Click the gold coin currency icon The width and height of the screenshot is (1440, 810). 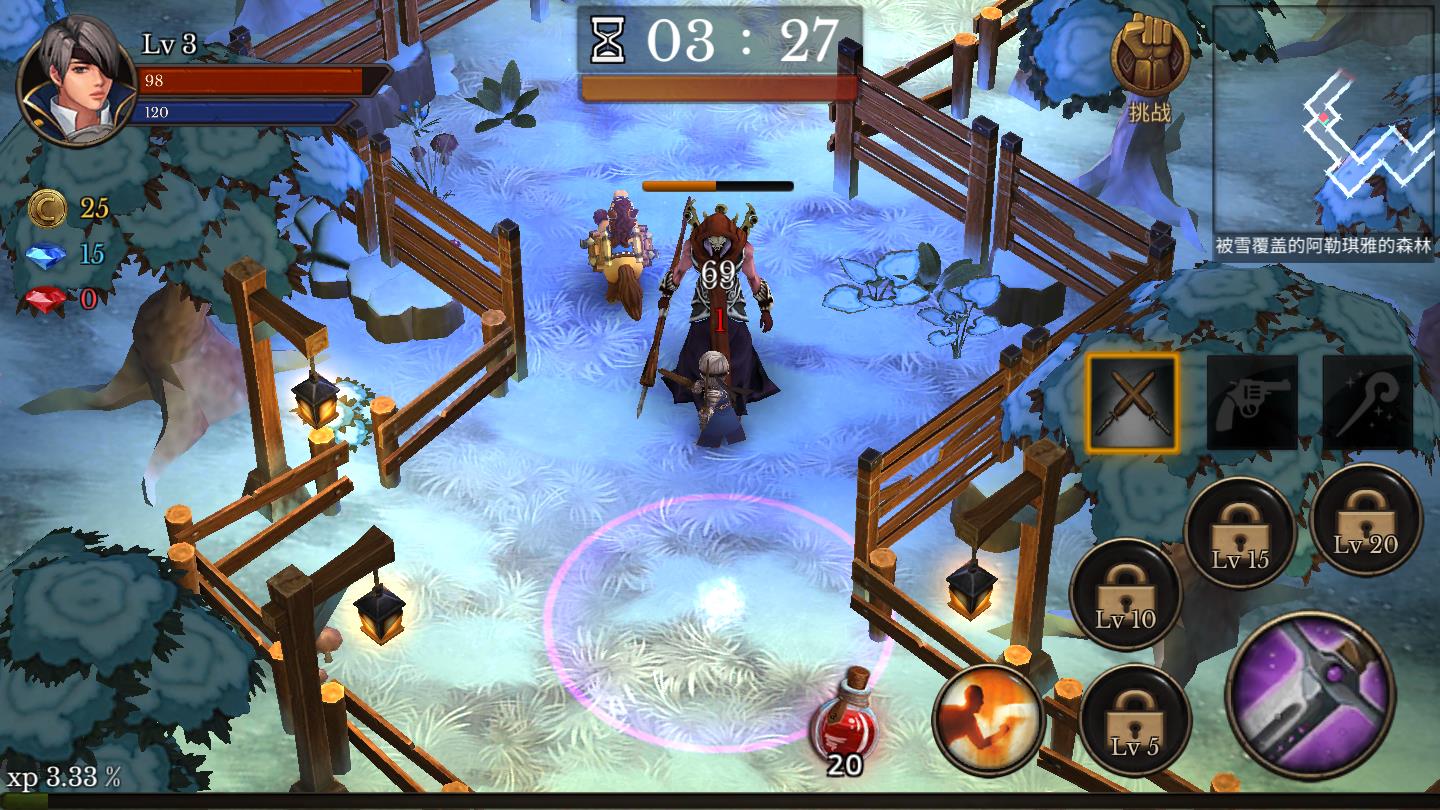(x=47, y=208)
